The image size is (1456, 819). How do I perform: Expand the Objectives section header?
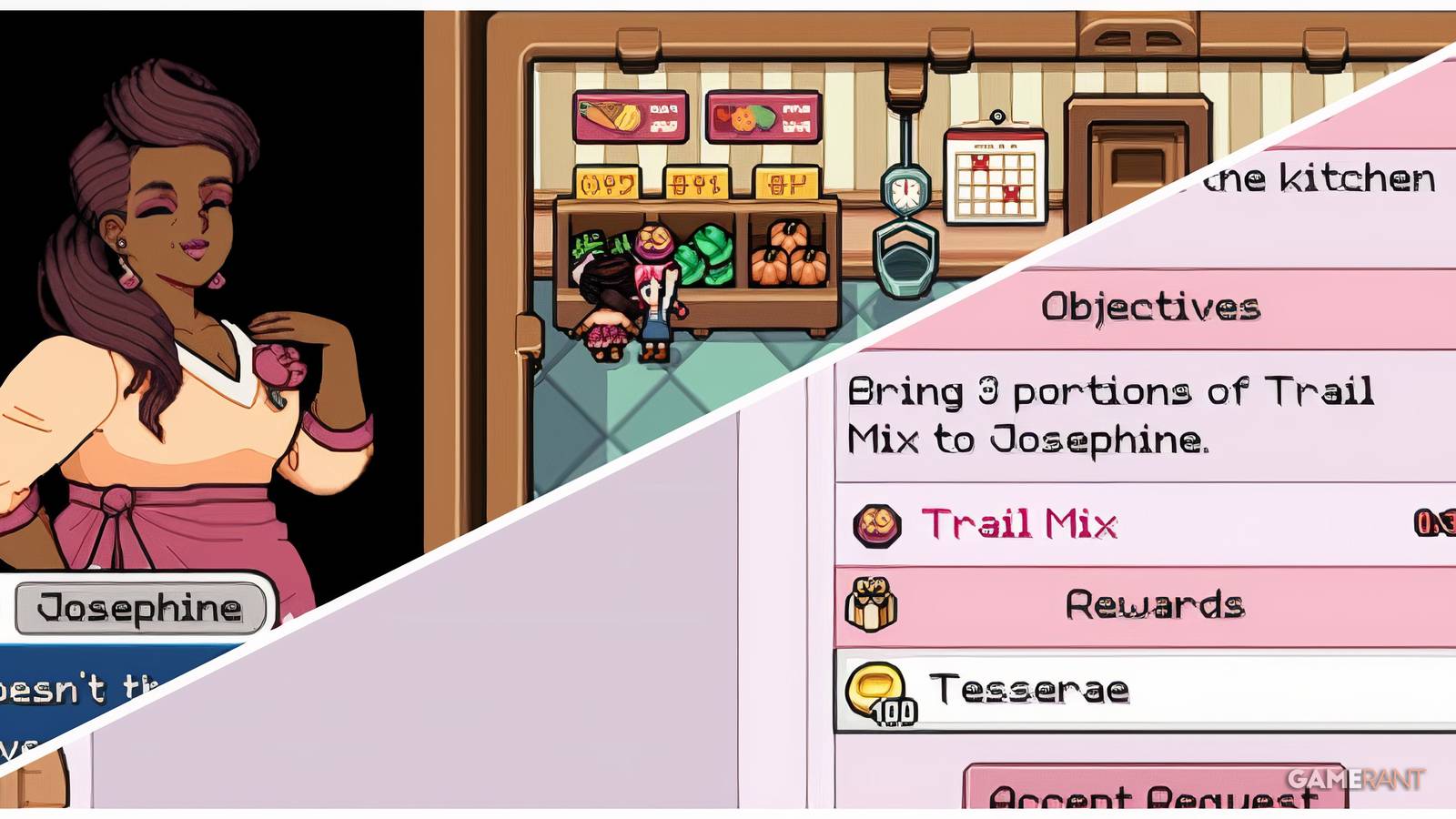pos(1151,308)
